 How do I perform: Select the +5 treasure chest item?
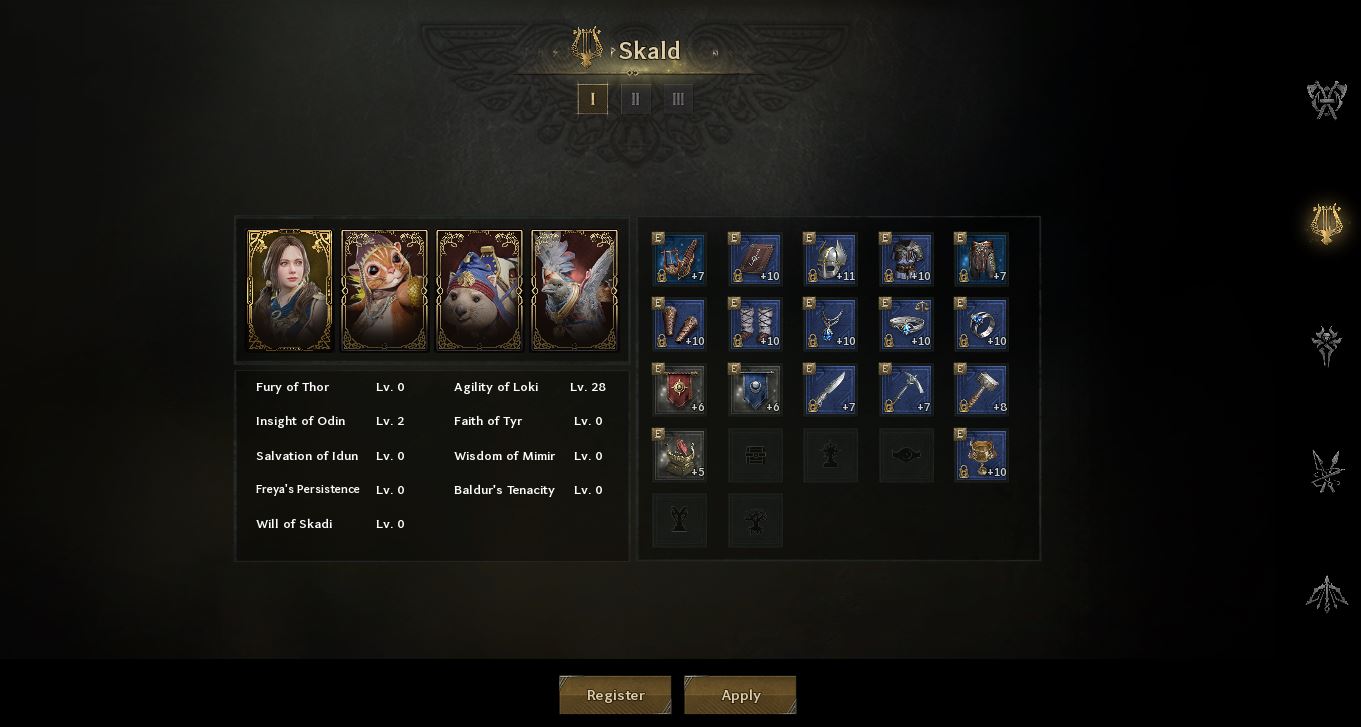click(x=679, y=455)
